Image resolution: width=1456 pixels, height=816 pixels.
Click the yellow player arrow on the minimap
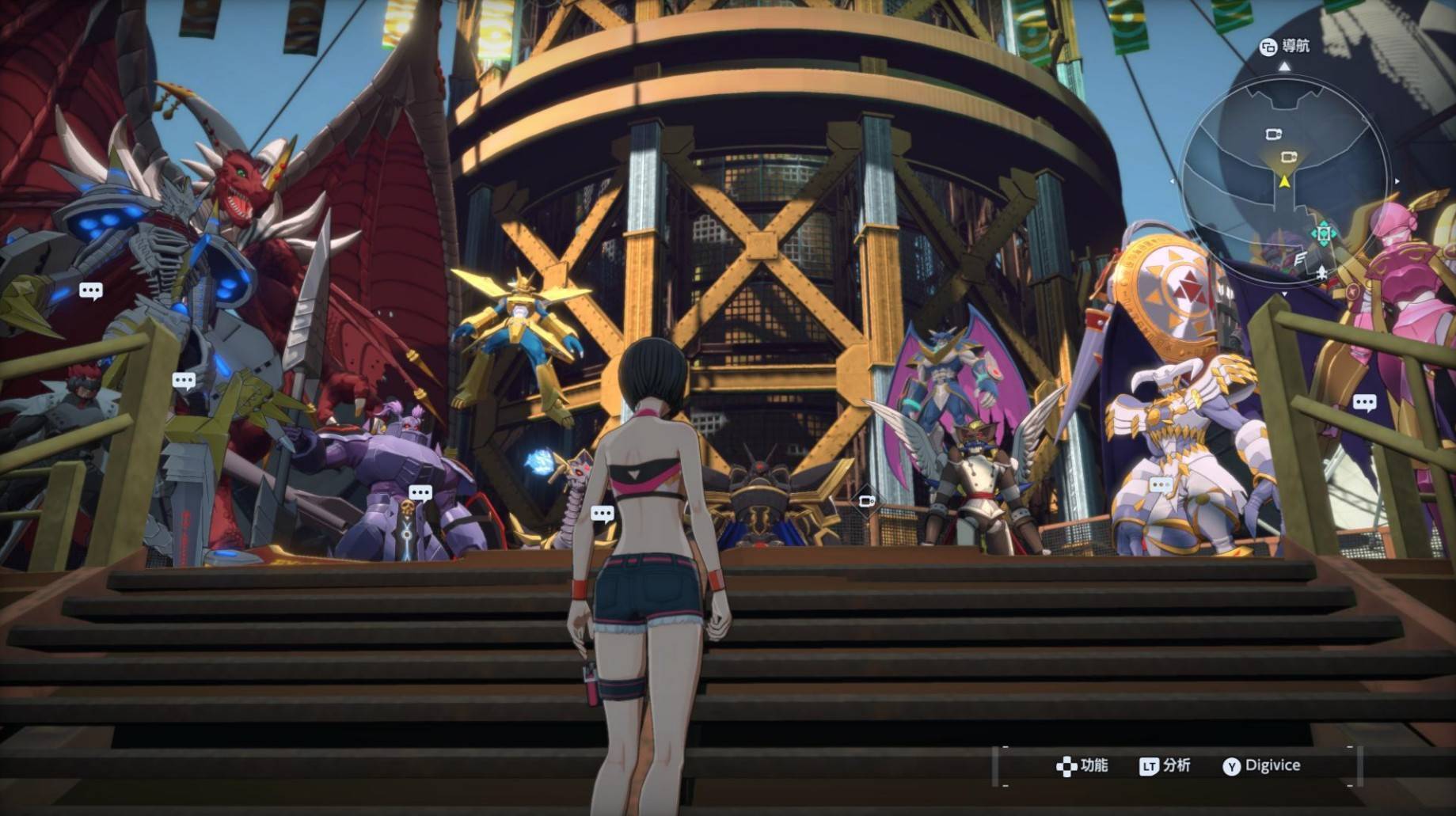pos(1284,182)
